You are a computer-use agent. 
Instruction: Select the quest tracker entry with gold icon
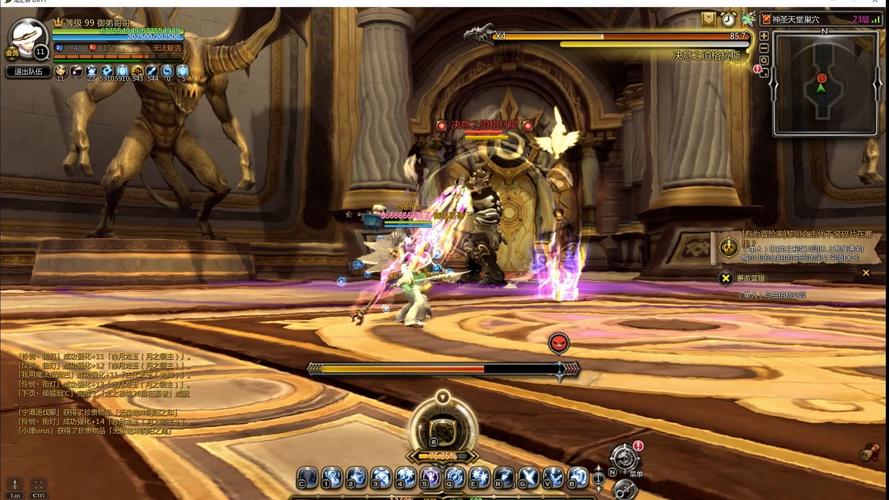pyautogui.click(x=727, y=246)
